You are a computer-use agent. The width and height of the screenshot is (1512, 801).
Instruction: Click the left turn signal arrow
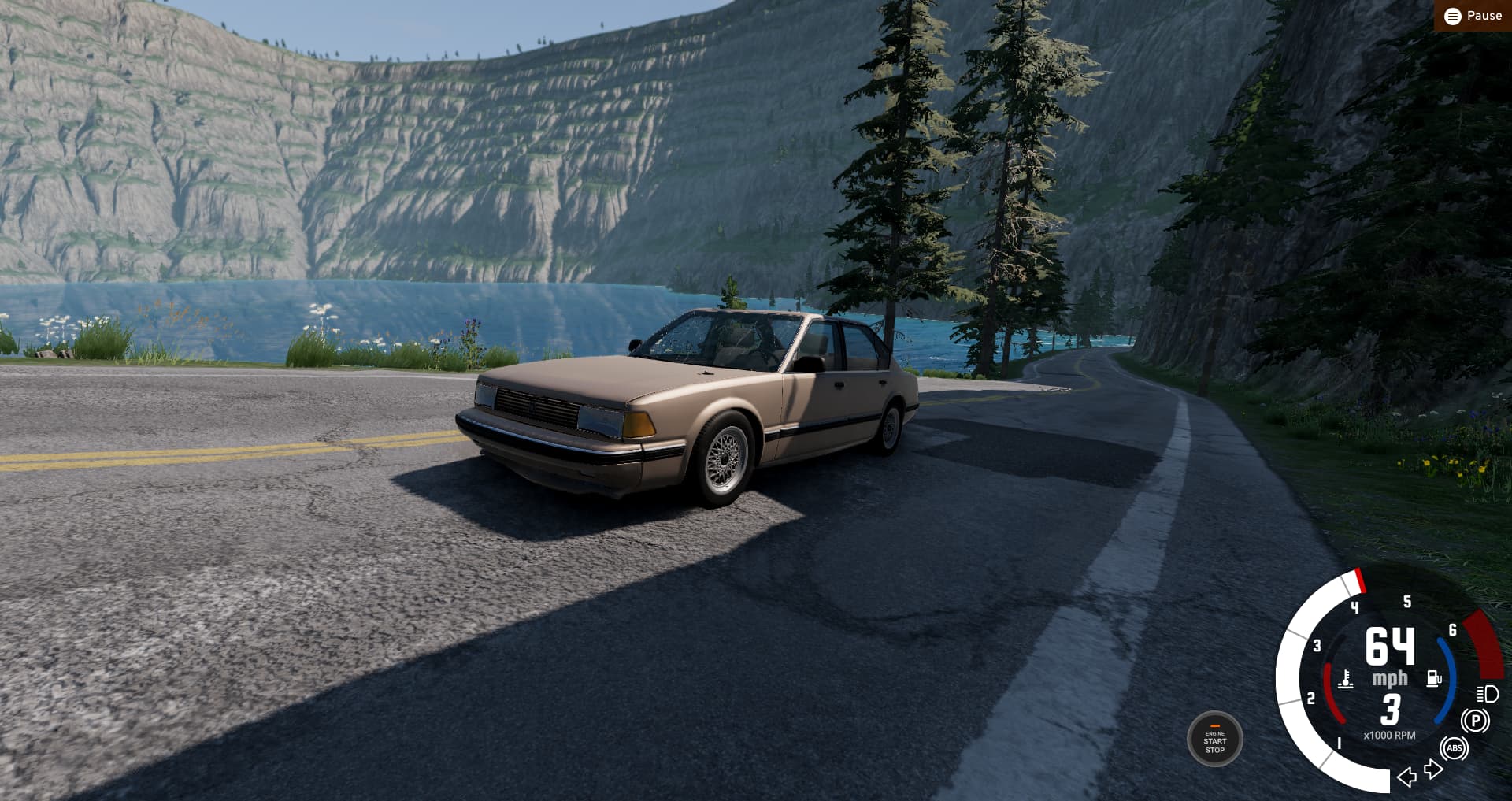(1406, 777)
